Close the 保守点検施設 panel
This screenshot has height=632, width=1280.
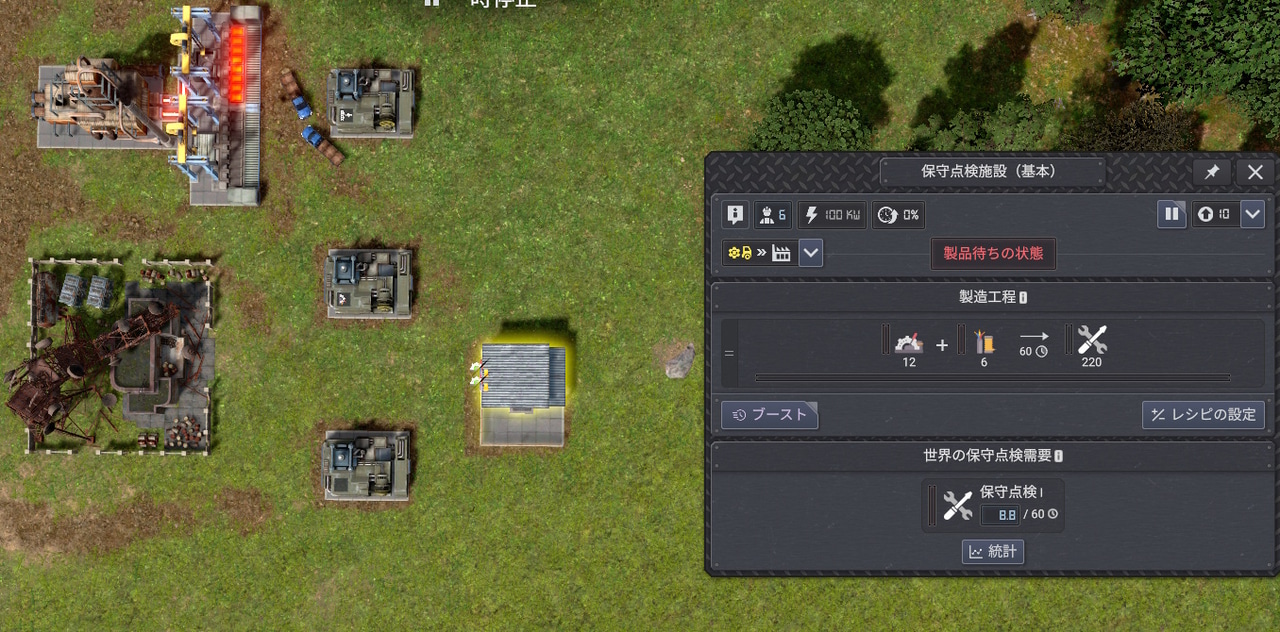click(1255, 172)
